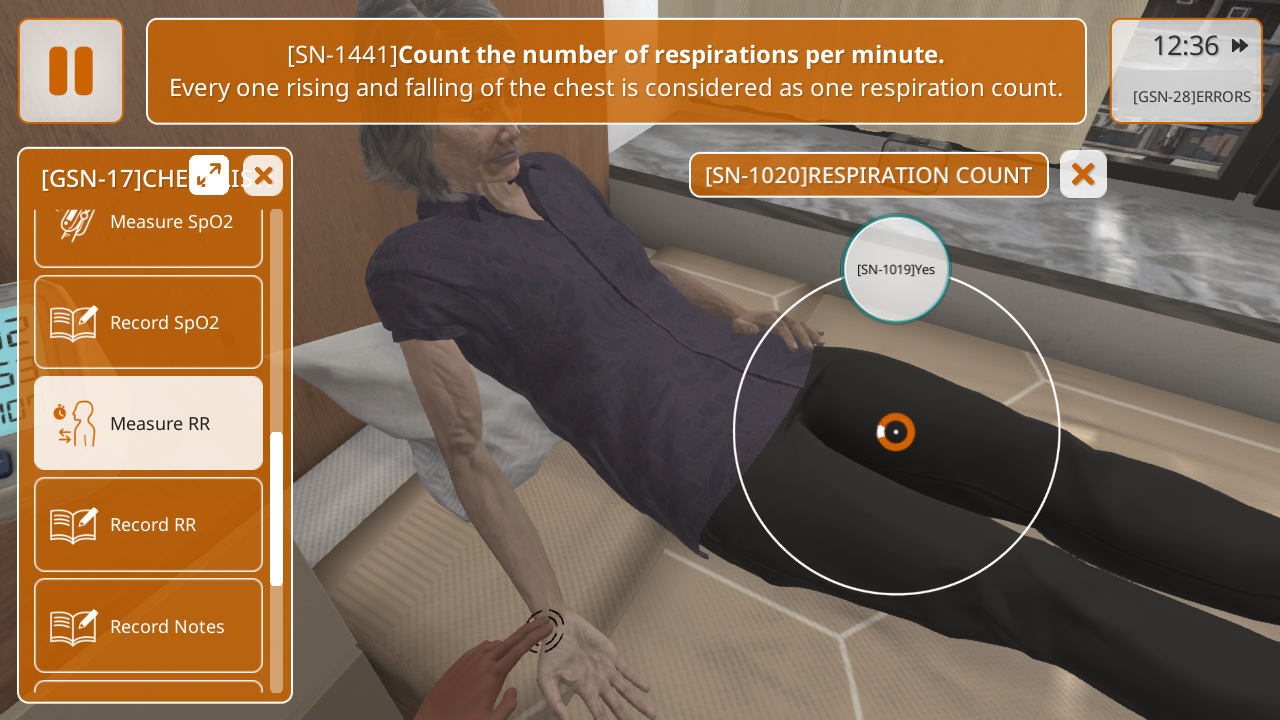
Task: Close the checklist panel
Action: coord(263,176)
